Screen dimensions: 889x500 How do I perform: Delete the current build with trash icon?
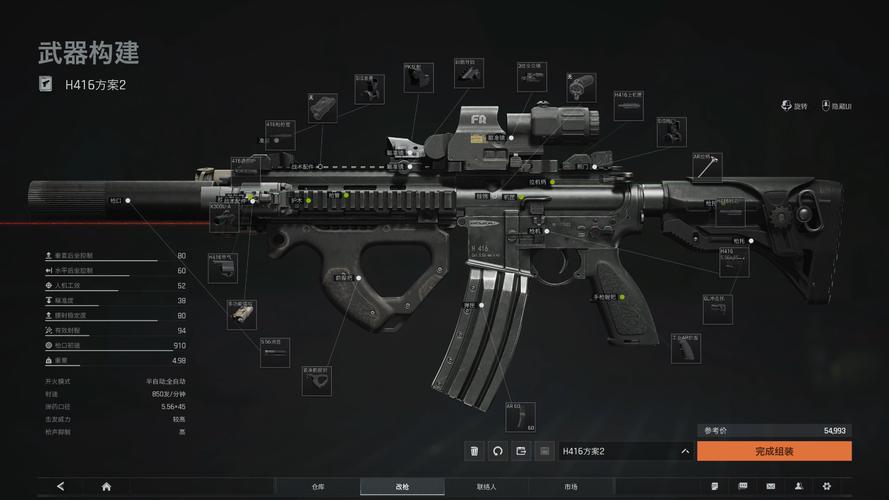click(x=475, y=451)
